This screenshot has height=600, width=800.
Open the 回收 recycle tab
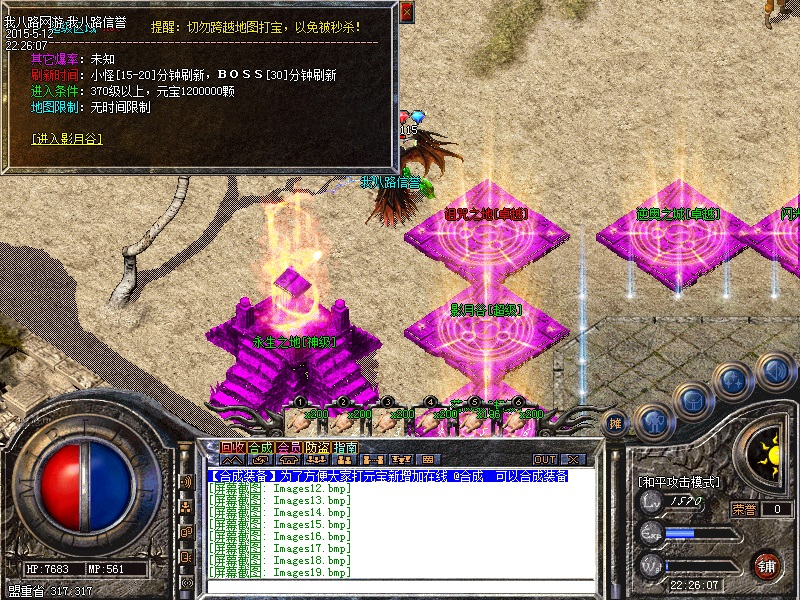[232, 447]
